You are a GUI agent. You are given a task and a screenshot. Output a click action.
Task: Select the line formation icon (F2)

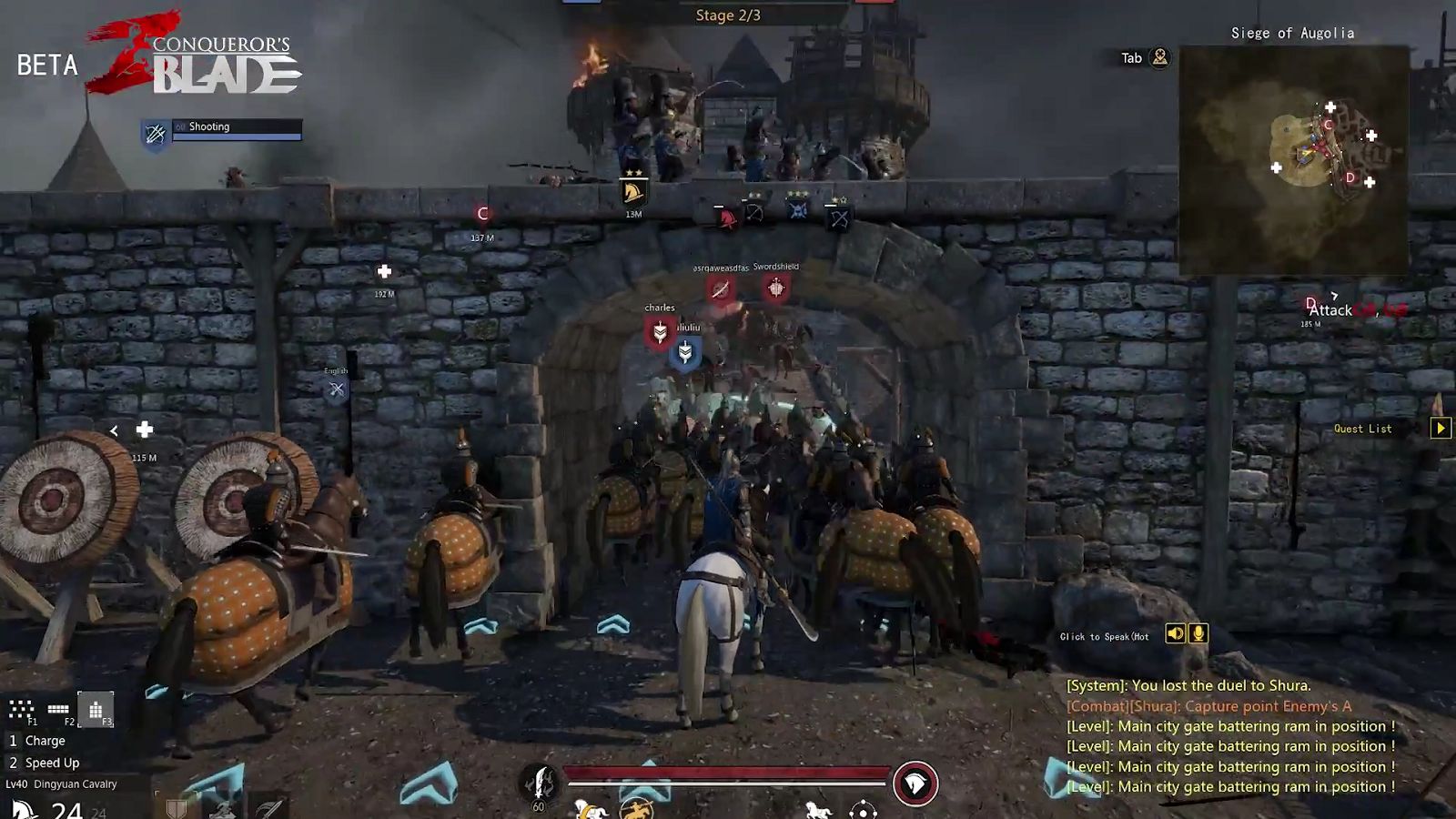click(x=58, y=709)
